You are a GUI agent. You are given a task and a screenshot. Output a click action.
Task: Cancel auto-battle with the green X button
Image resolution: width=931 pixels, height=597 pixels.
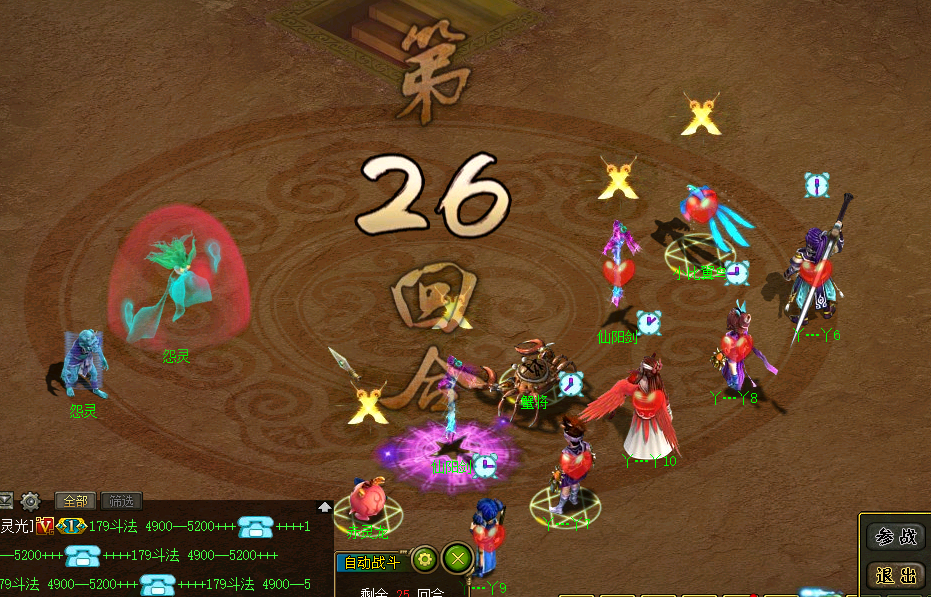[457, 559]
